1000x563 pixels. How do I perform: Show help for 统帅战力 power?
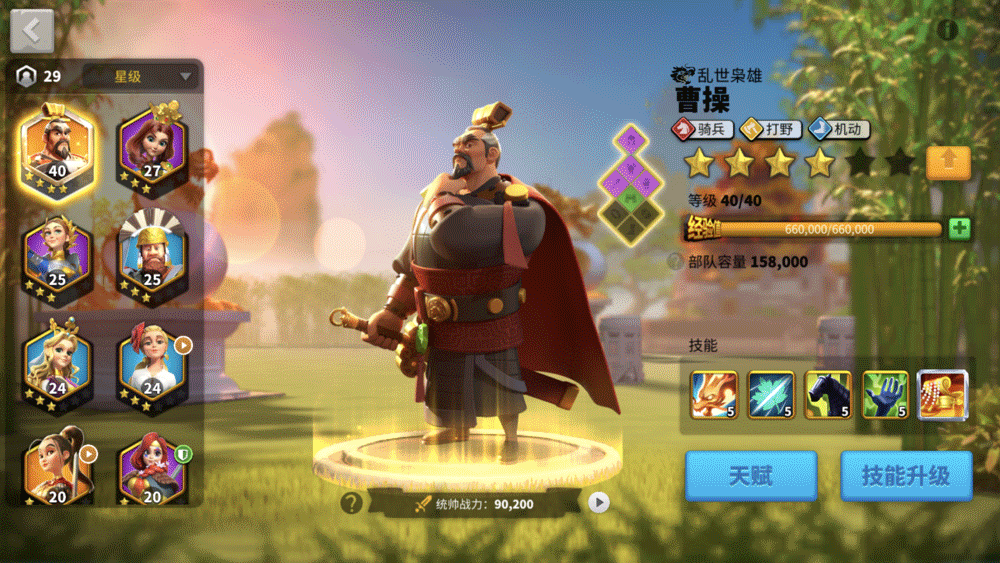[x=351, y=503]
